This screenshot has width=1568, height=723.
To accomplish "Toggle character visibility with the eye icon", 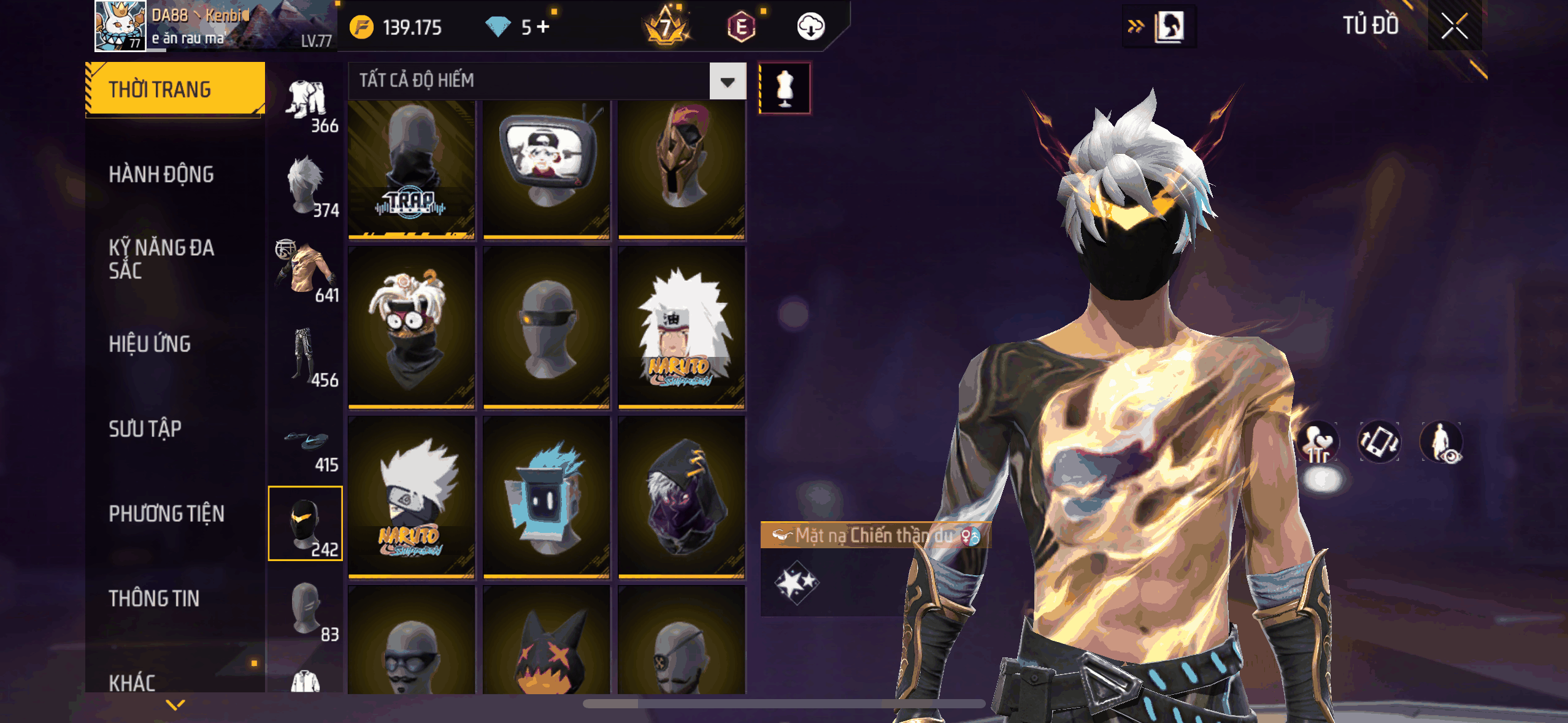I will pyautogui.click(x=1441, y=442).
